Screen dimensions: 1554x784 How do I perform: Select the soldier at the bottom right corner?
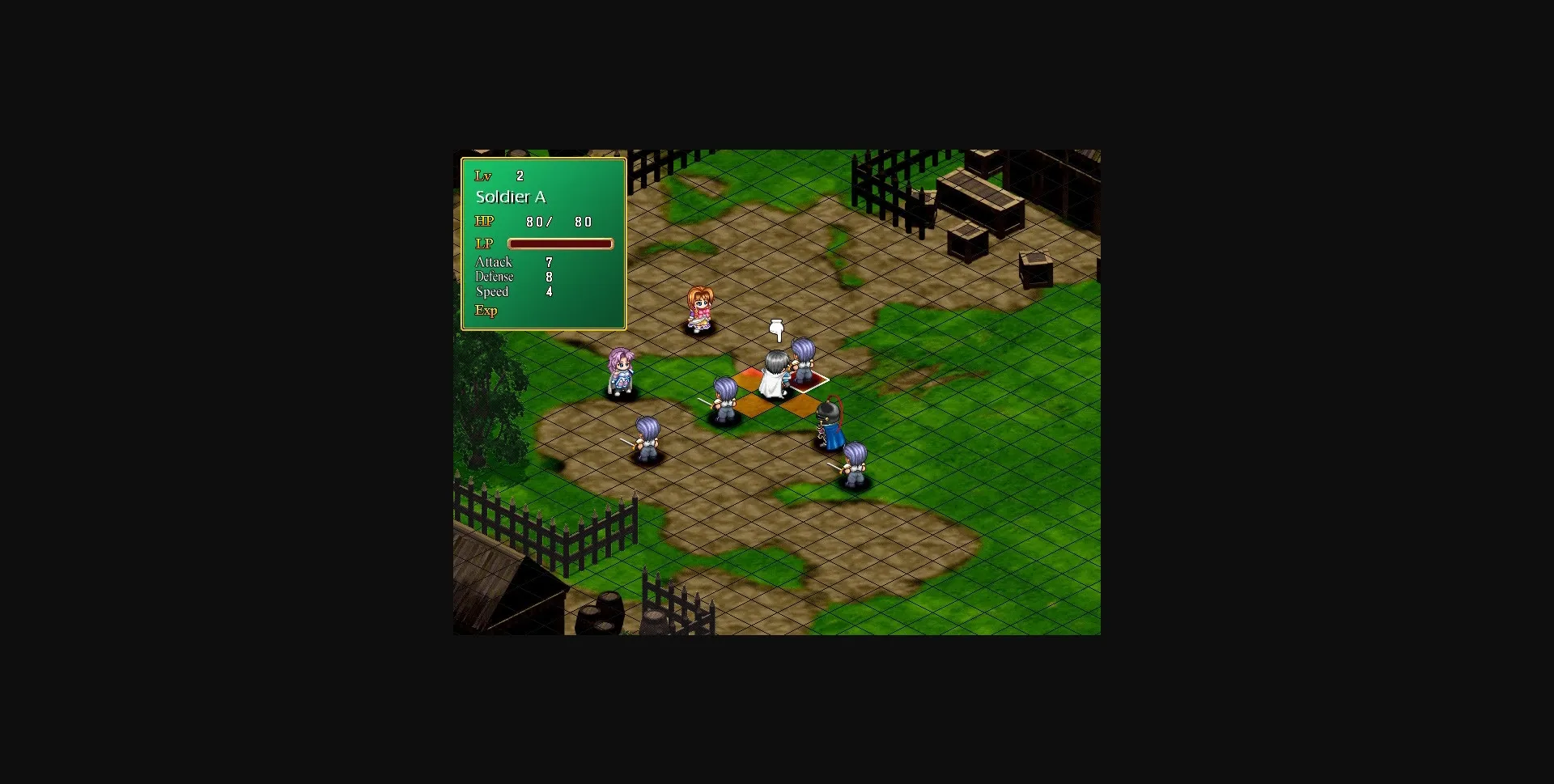pos(854,465)
